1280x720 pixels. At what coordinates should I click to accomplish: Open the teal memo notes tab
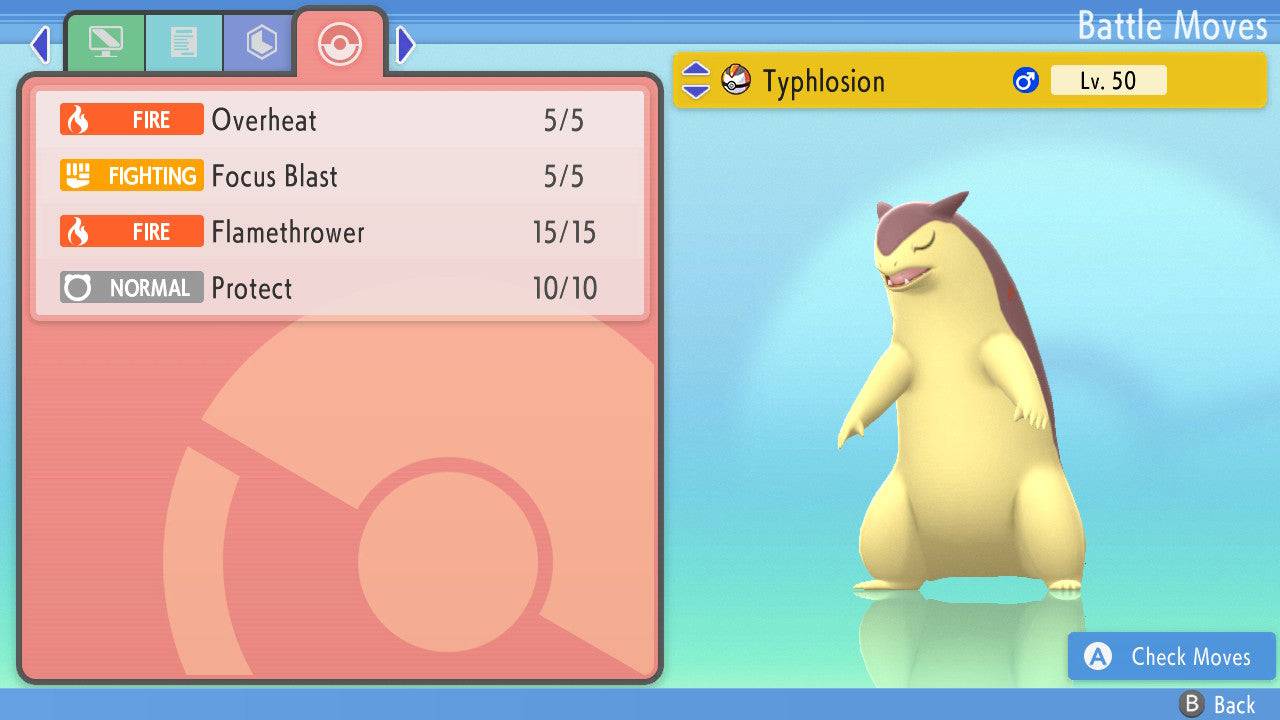[x=183, y=43]
